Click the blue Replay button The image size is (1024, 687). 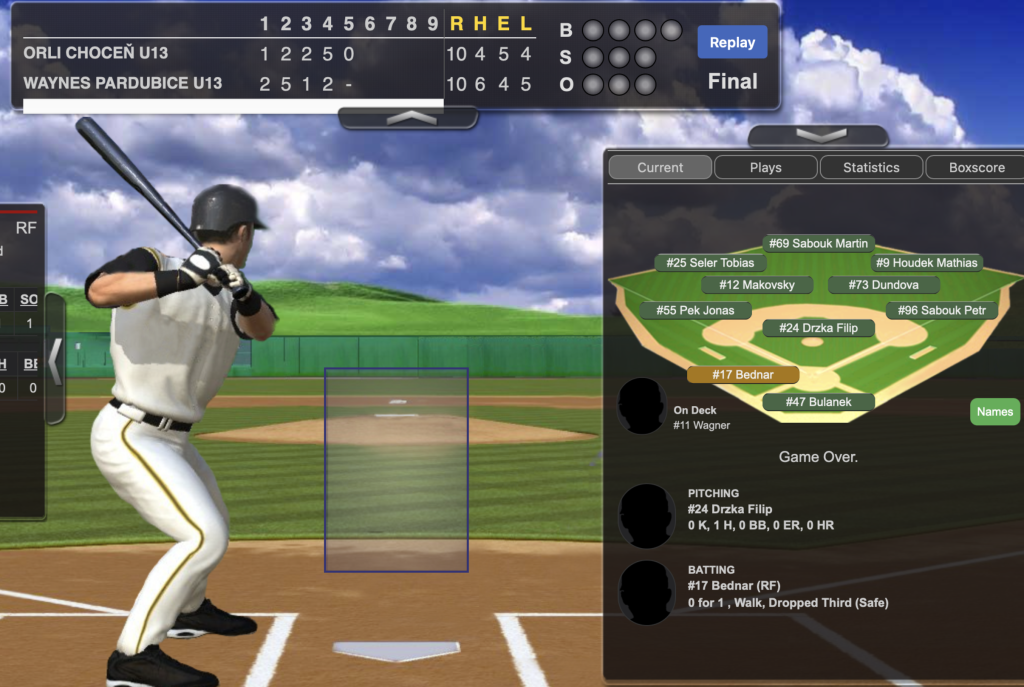[732, 42]
